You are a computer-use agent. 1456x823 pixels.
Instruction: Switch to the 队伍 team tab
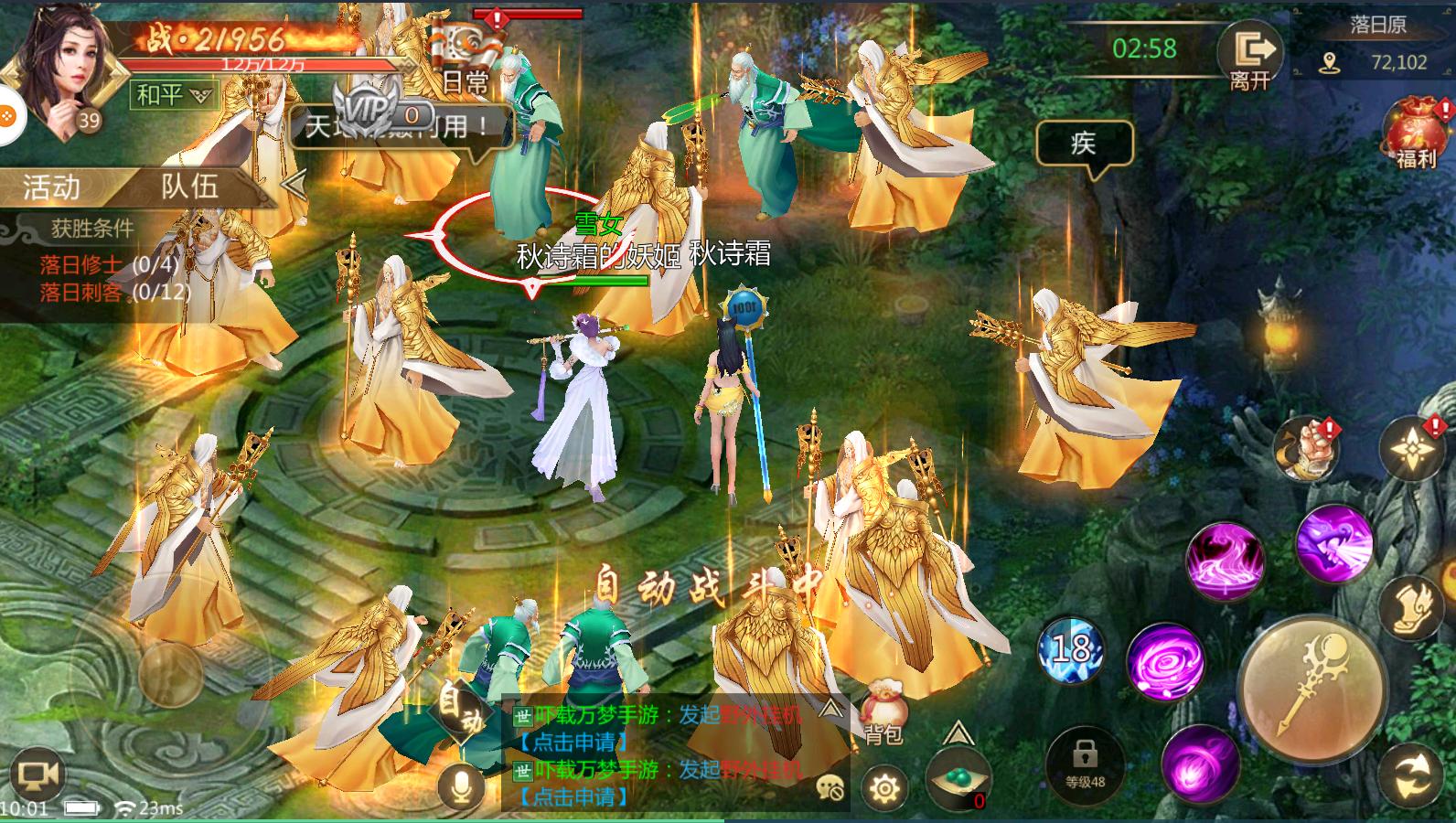(190, 187)
